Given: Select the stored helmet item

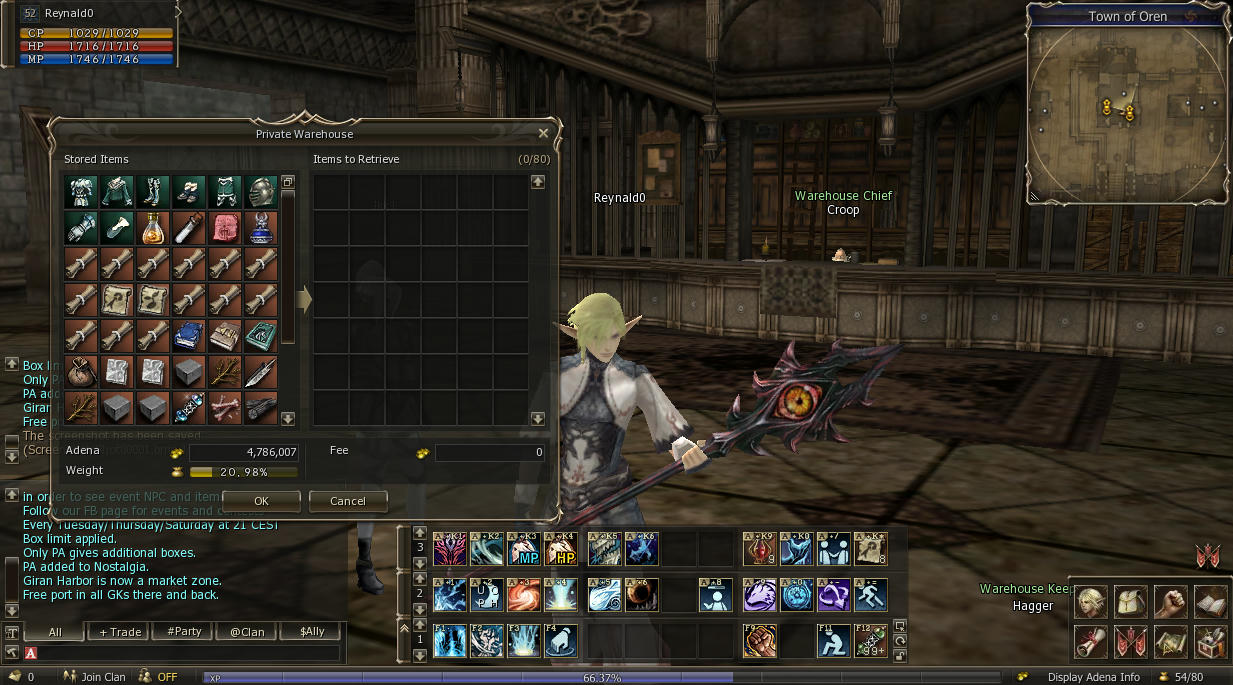Looking at the screenshot, I should click(261, 192).
